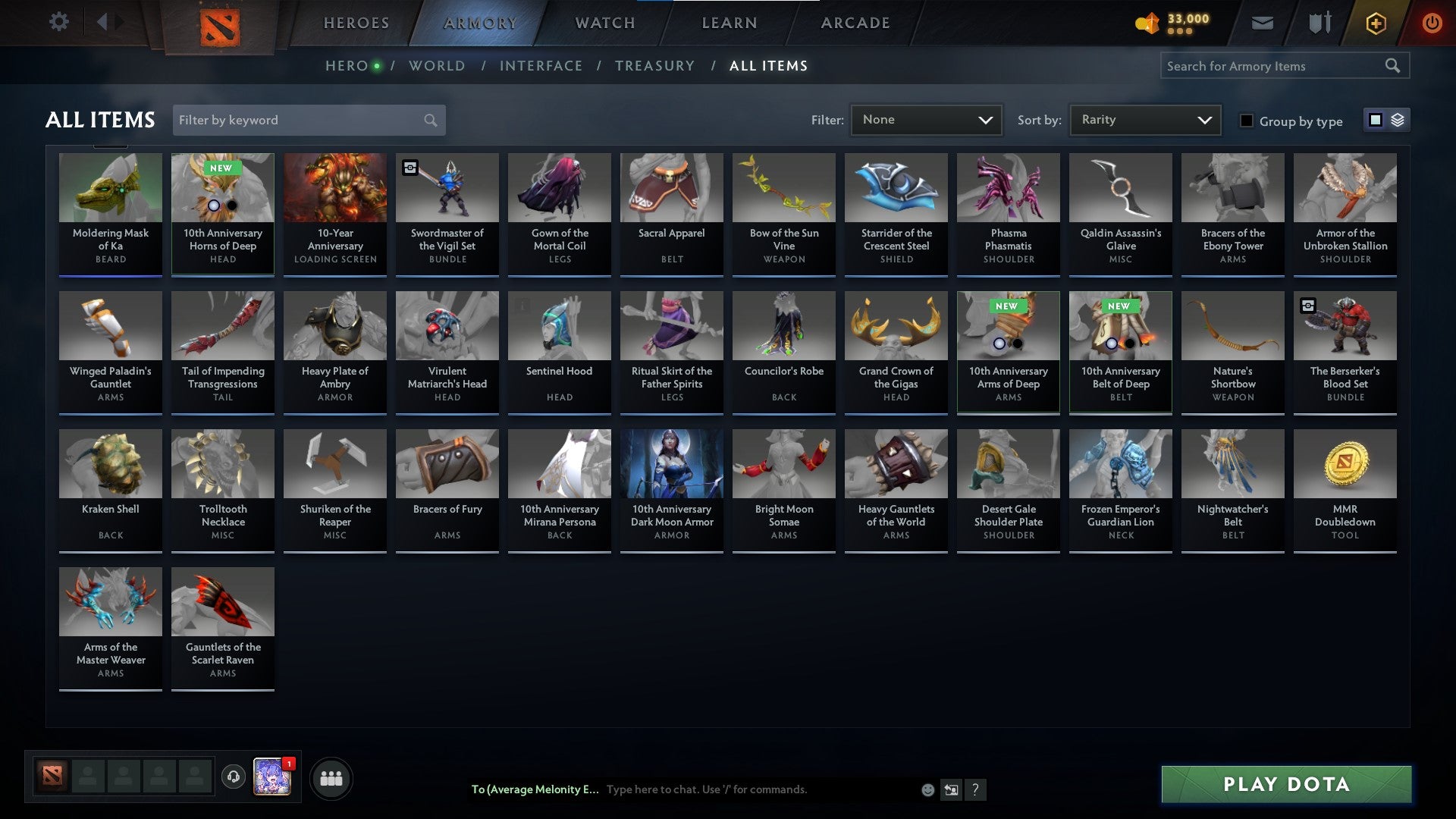The height and width of the screenshot is (819, 1456).
Task: Open friends list with the people icon
Action: (x=331, y=777)
